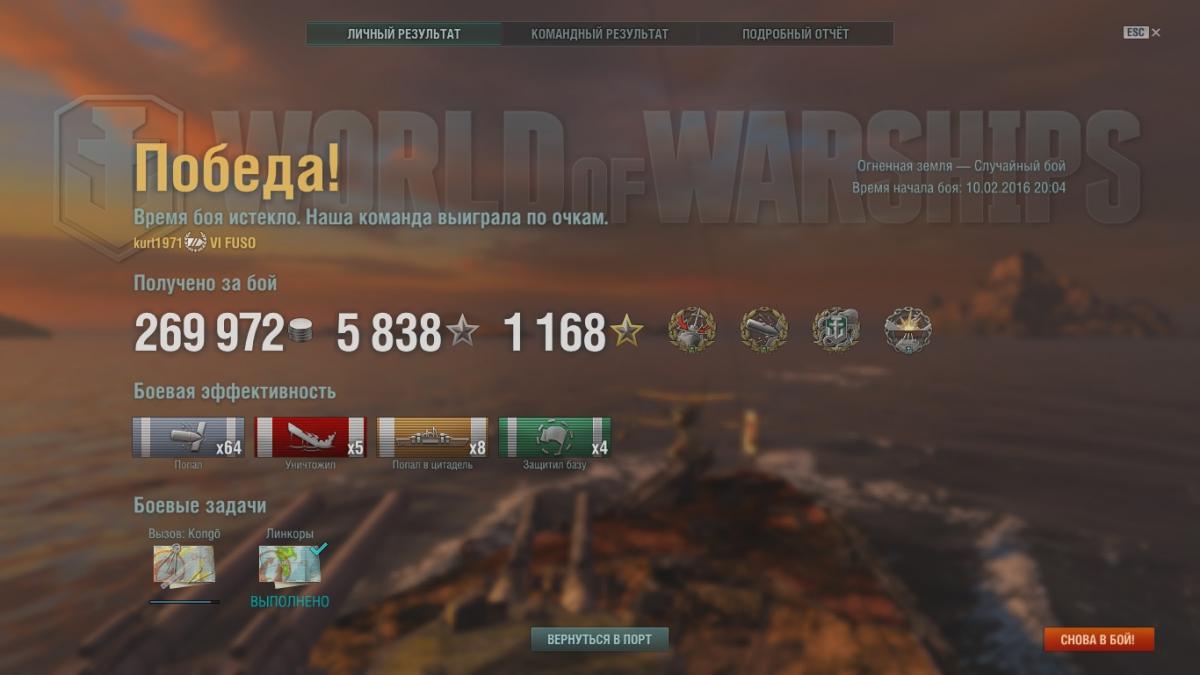Open the completed Линкоры mission tile
This screenshot has width=1200, height=675.
click(289, 566)
